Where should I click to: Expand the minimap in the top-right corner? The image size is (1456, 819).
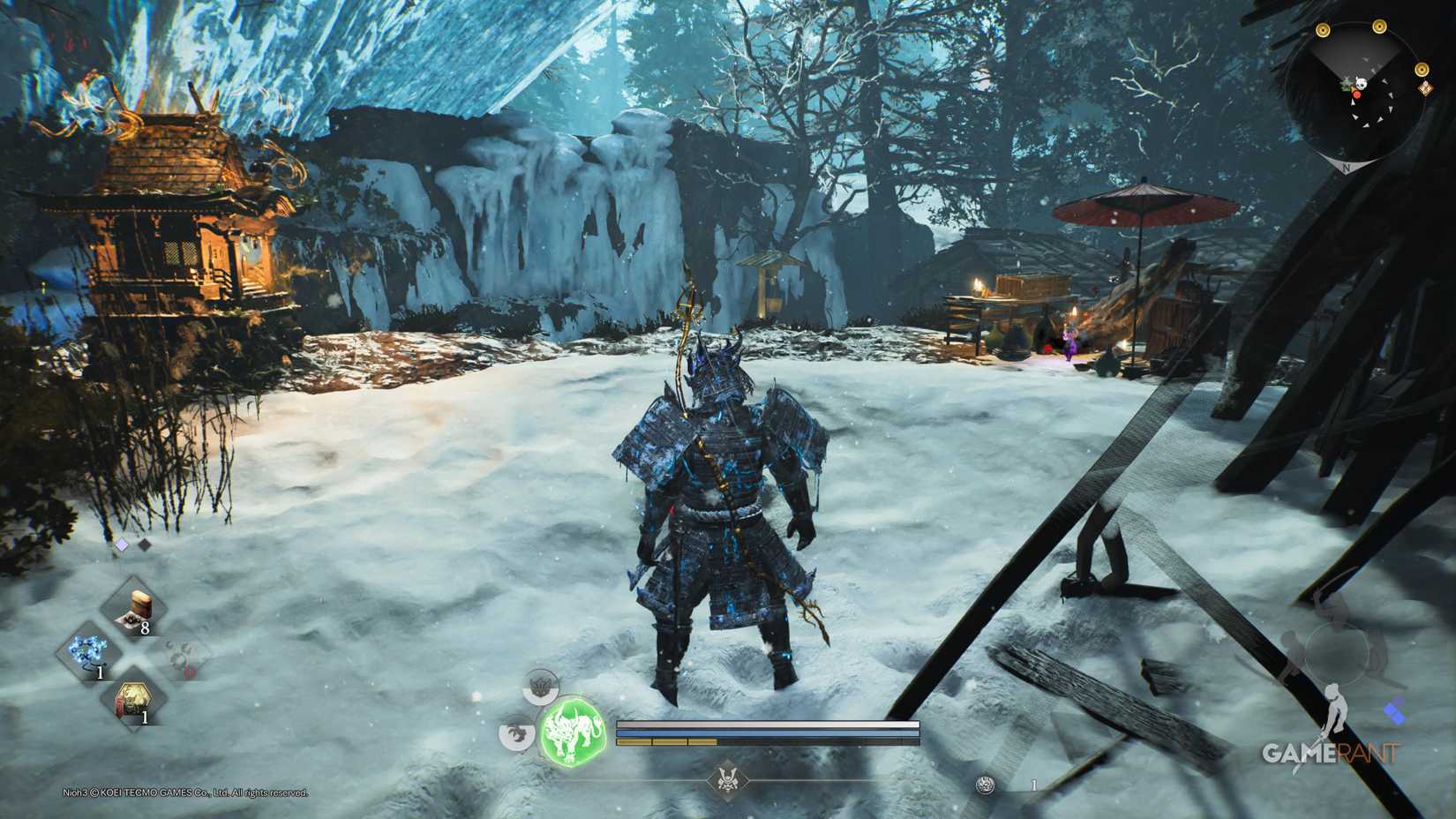click(x=1359, y=88)
